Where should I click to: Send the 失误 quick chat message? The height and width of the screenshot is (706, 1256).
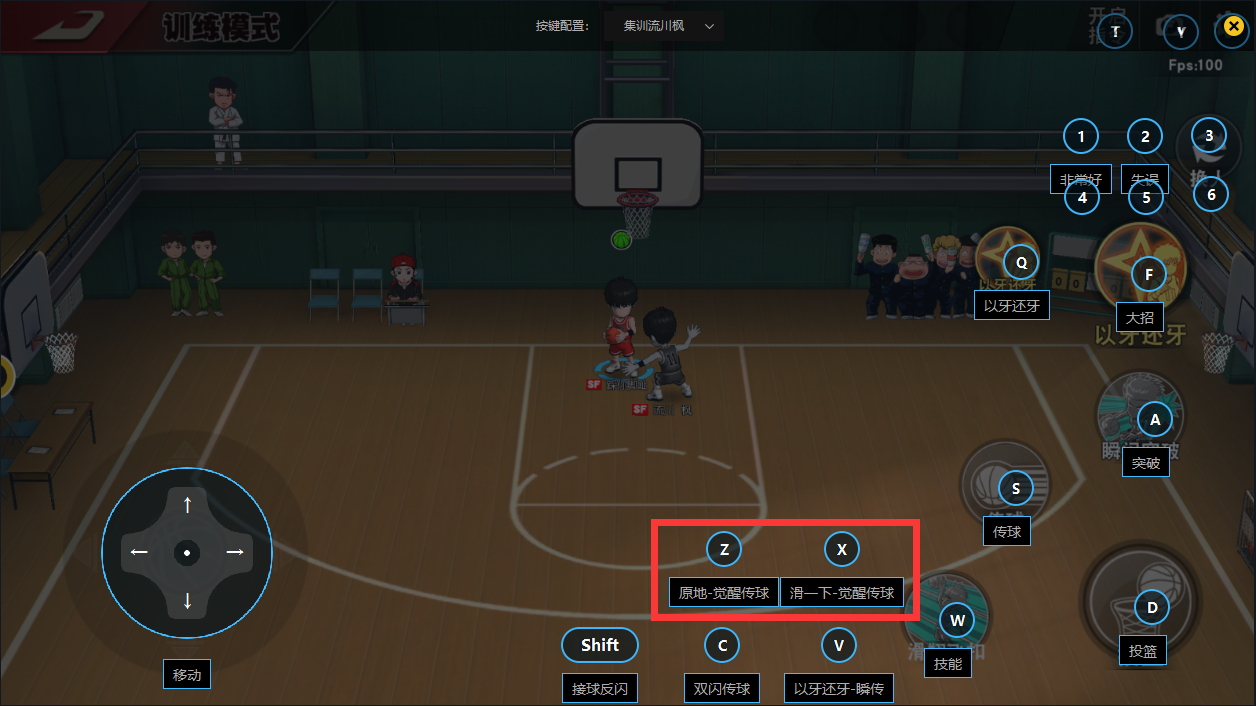click(x=1145, y=180)
